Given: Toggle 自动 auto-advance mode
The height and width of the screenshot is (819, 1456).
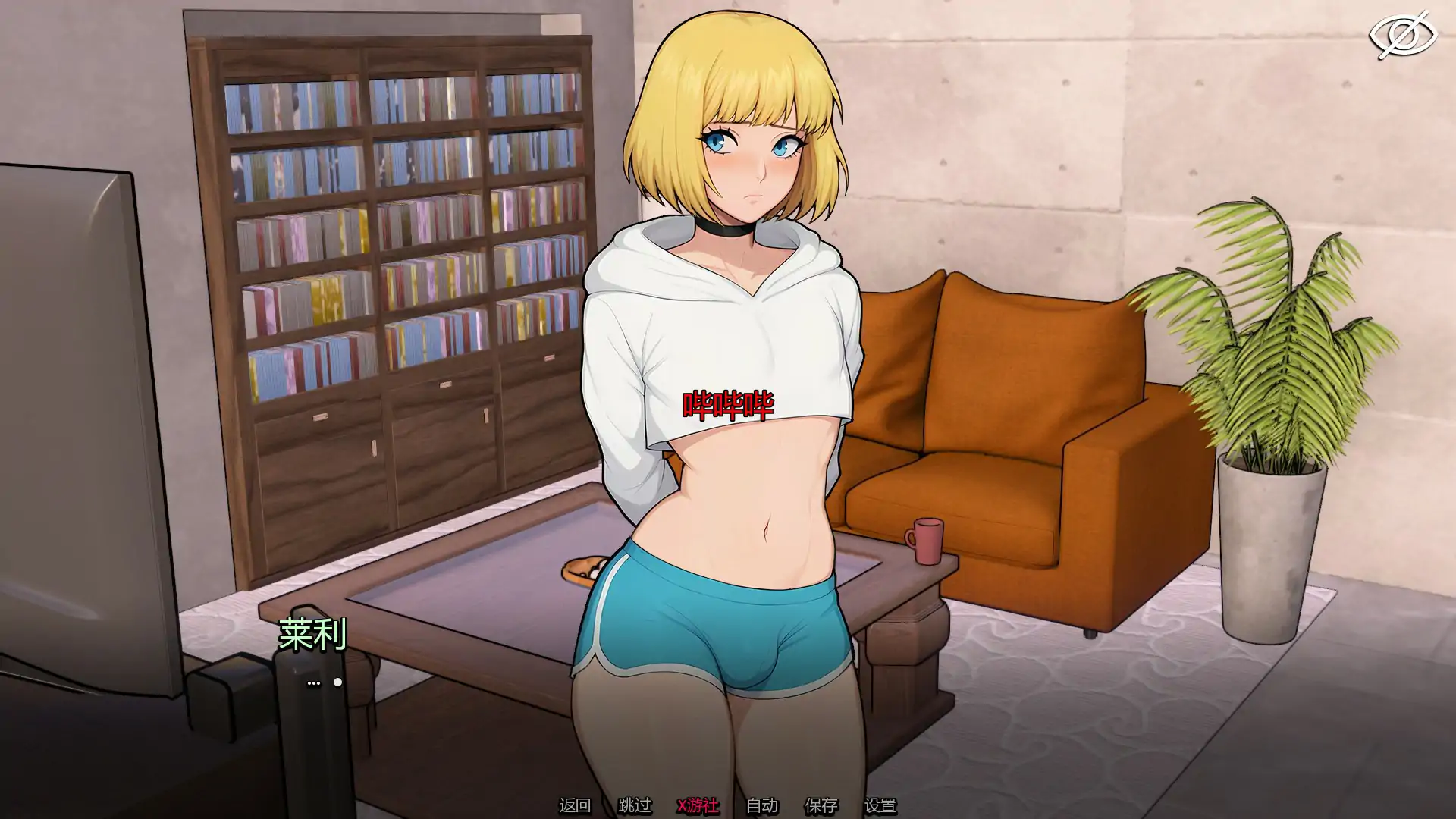Looking at the screenshot, I should click(762, 805).
